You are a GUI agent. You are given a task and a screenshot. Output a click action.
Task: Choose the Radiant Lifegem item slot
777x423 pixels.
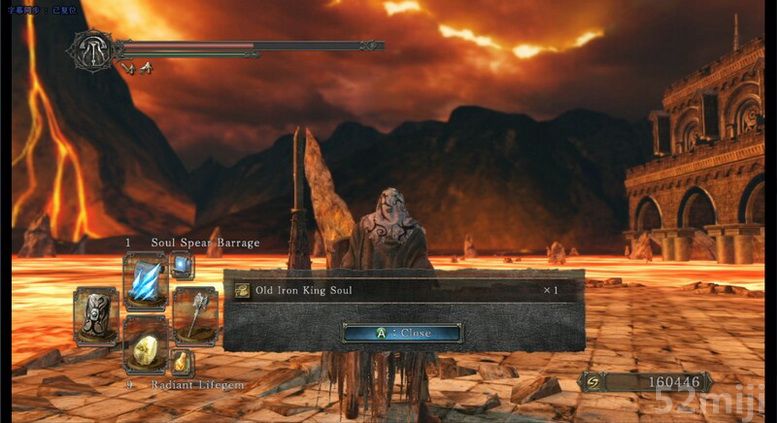[x=144, y=347]
